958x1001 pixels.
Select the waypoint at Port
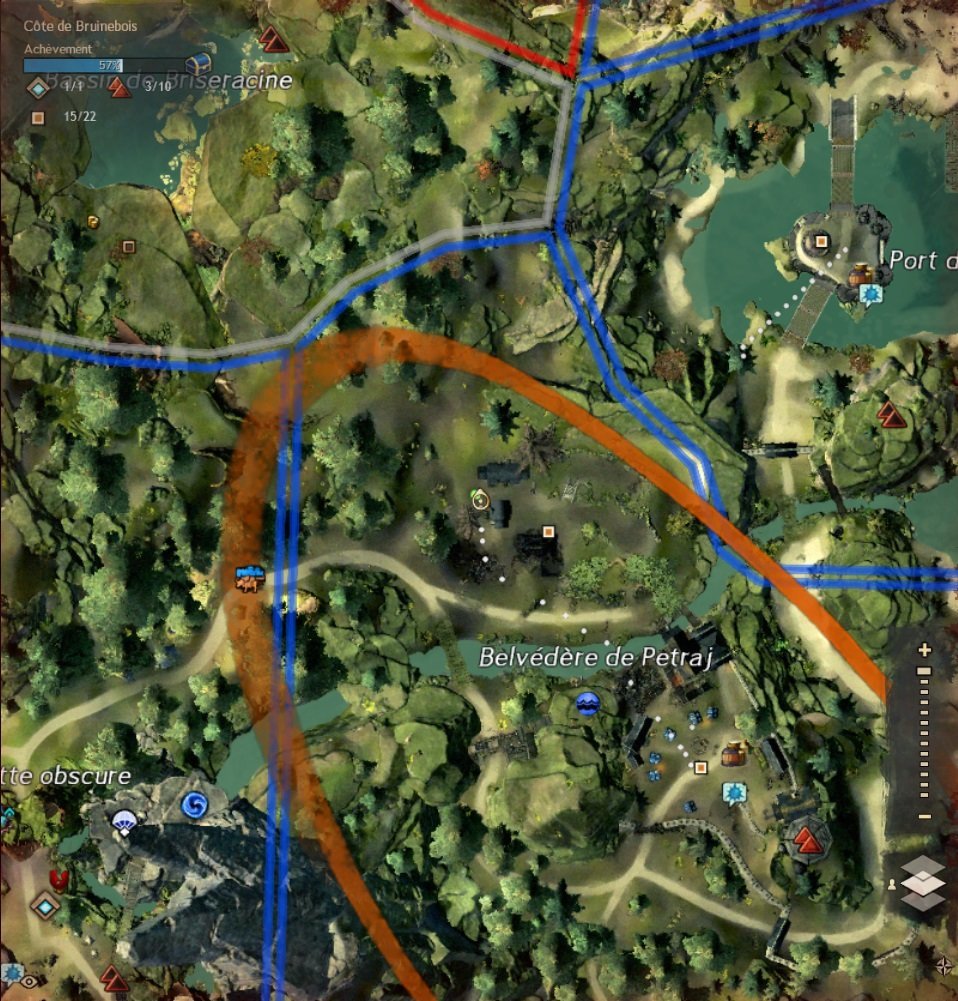click(871, 294)
